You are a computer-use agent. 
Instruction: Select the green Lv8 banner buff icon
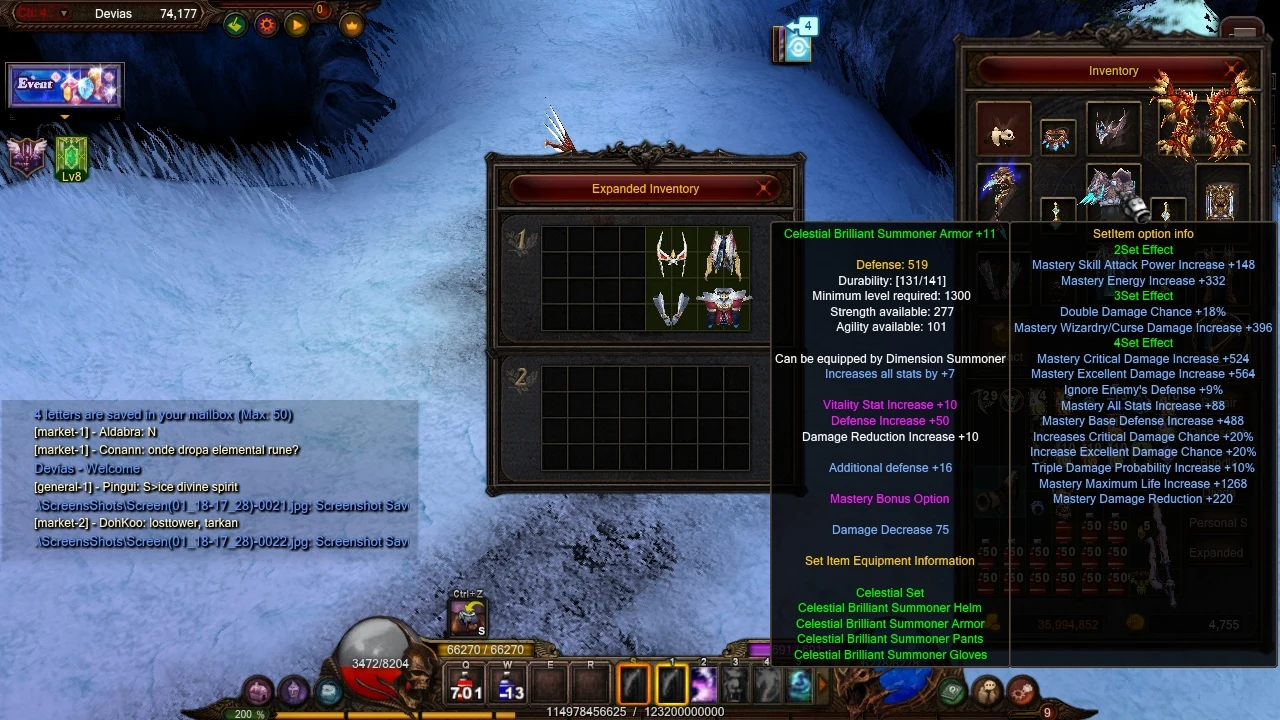(x=71, y=159)
